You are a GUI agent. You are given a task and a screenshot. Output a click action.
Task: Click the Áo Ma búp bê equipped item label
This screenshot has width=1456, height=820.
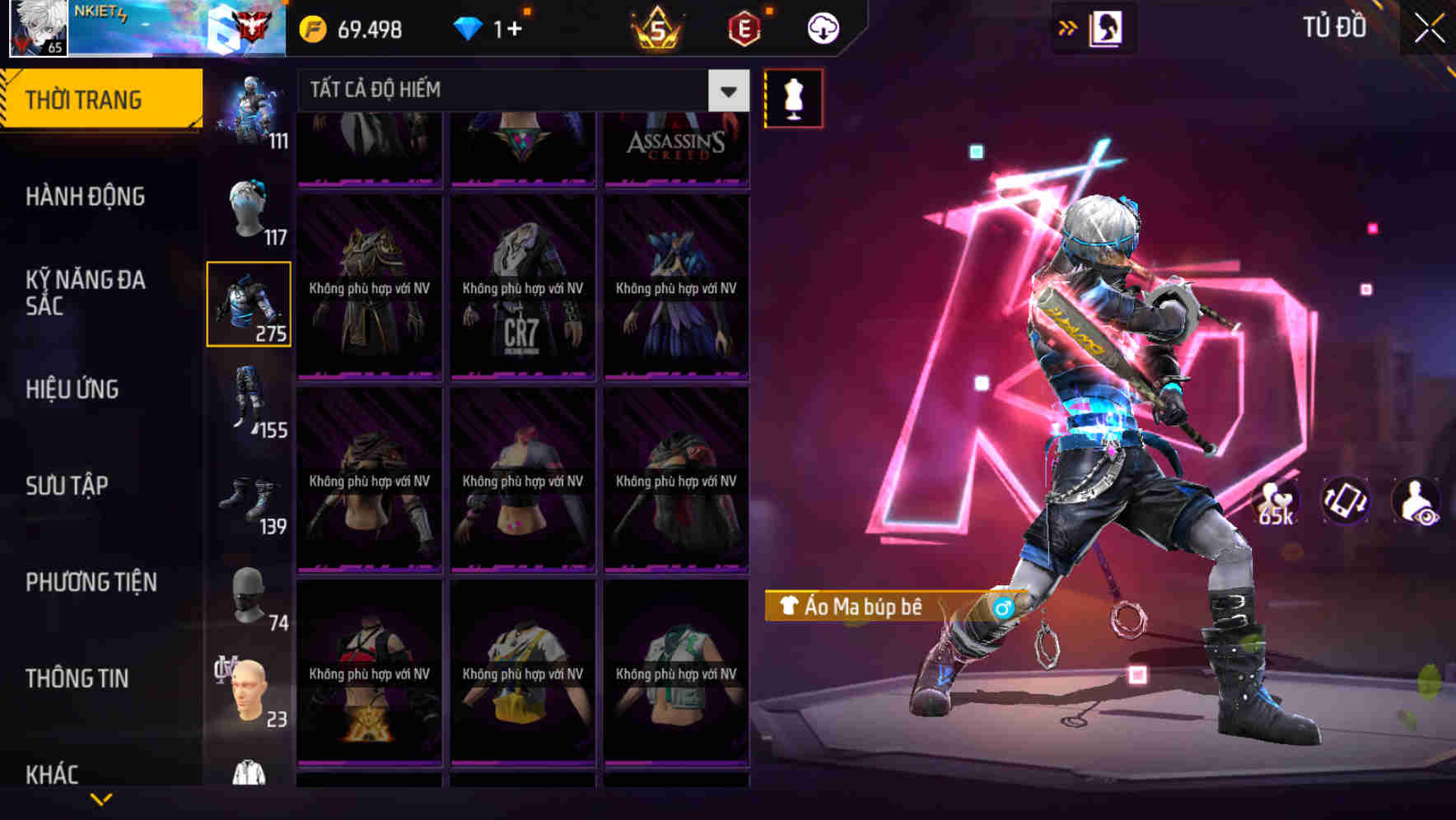tap(866, 606)
